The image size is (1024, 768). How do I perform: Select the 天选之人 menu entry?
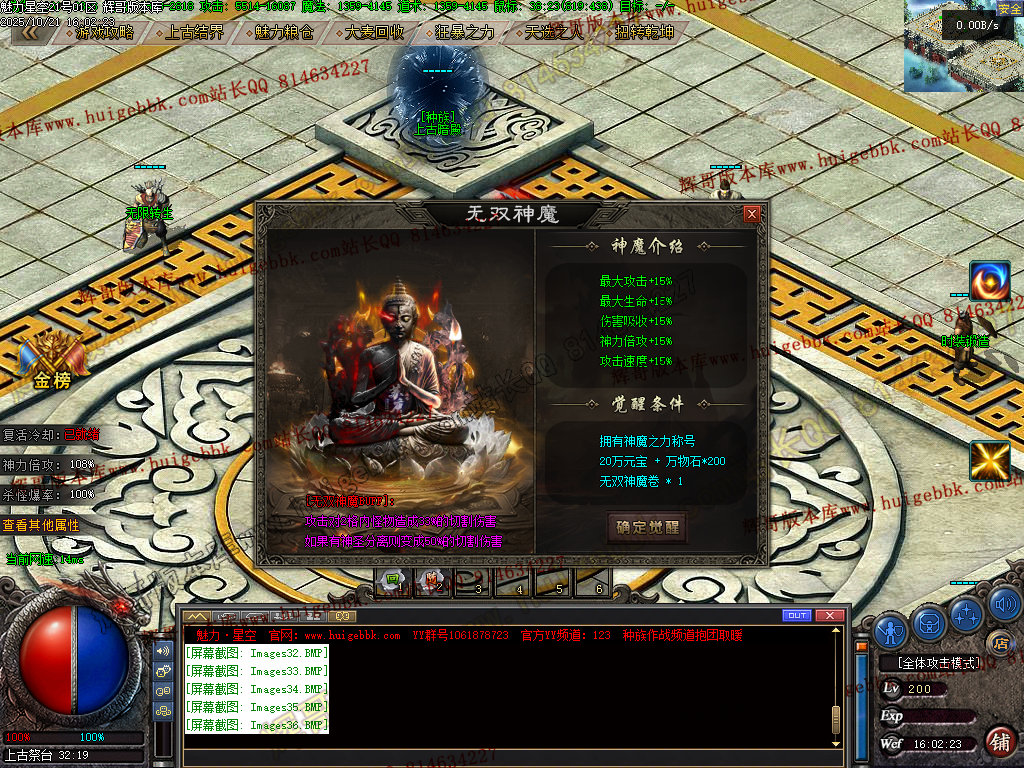(554, 32)
